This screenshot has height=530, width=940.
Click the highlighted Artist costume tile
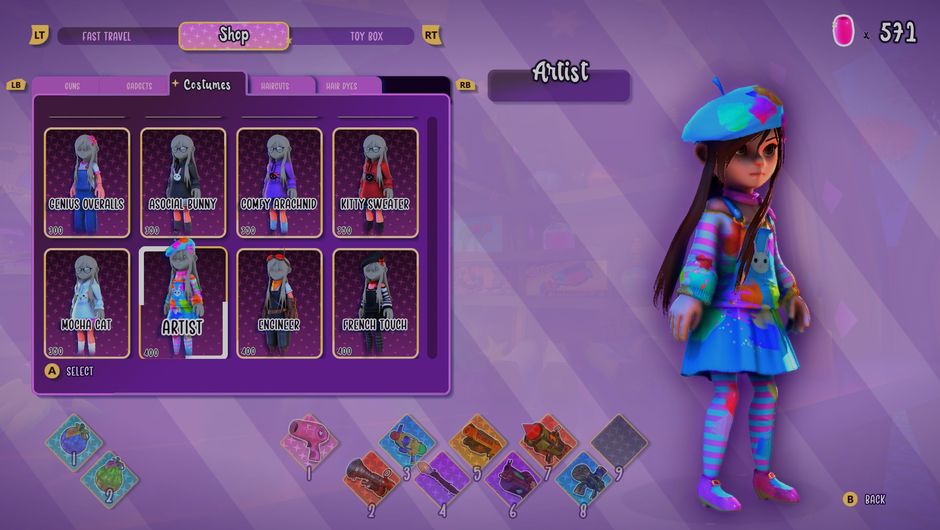(x=183, y=303)
